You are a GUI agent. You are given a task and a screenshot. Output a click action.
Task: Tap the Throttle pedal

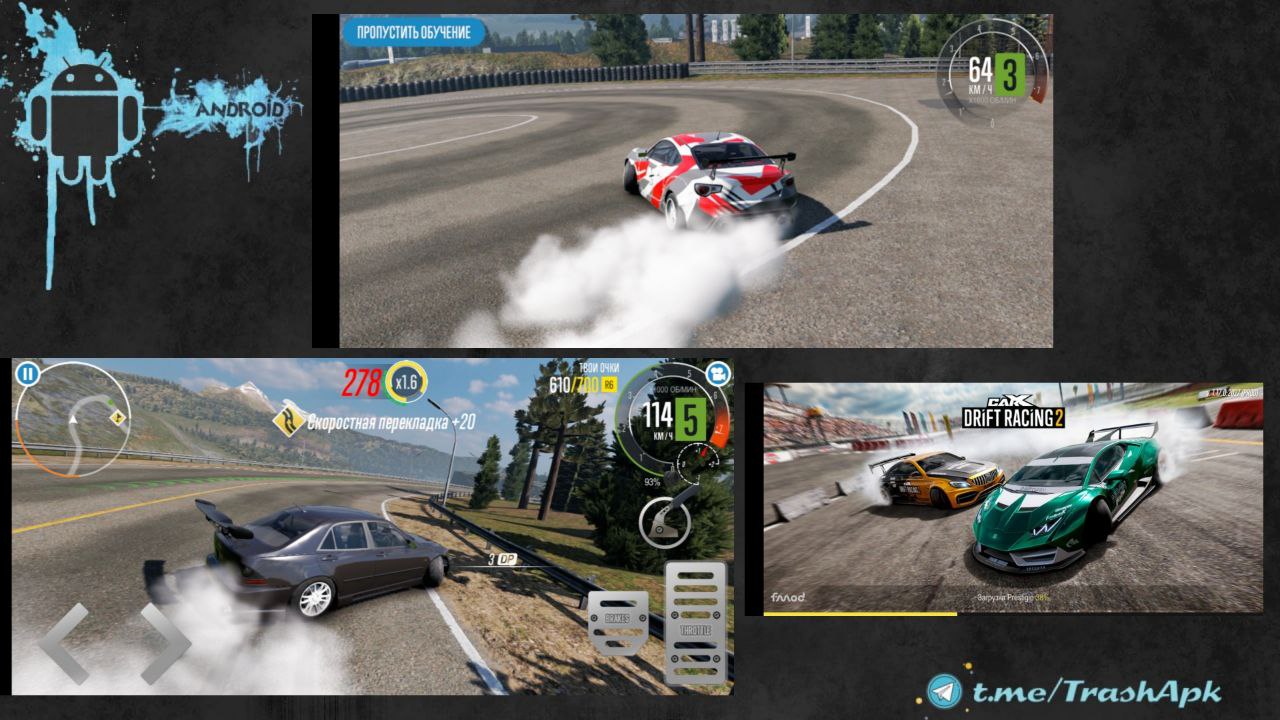696,622
